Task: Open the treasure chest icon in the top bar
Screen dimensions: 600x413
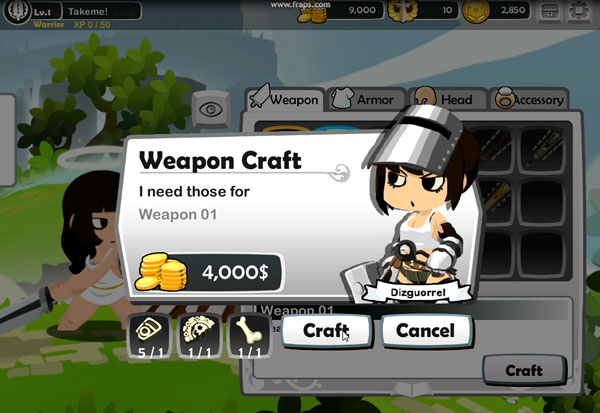Action: [548, 12]
